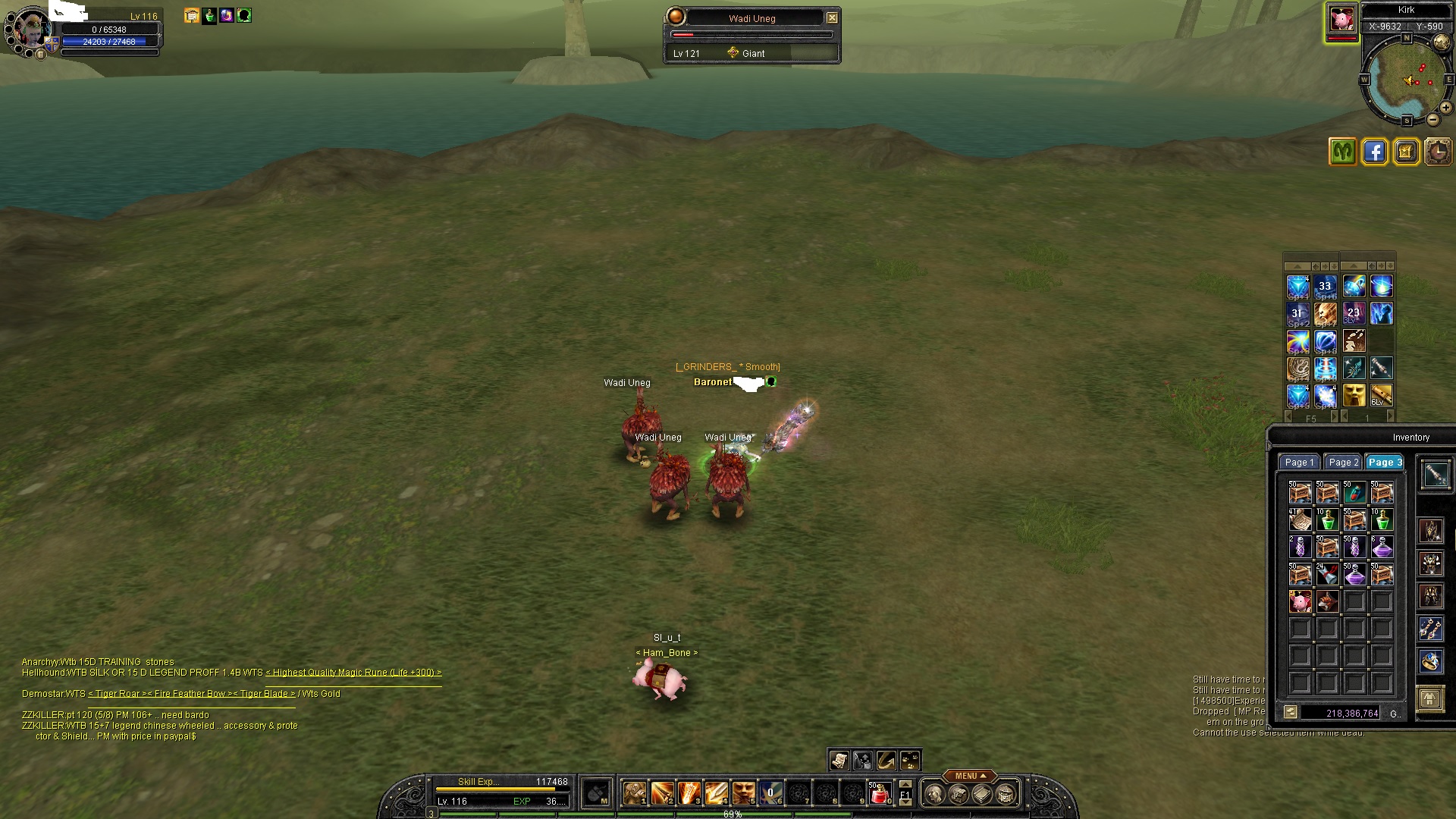Viewport: 1456px width, 819px height.
Task: Switch to inventory Page 1
Action: (x=1299, y=462)
